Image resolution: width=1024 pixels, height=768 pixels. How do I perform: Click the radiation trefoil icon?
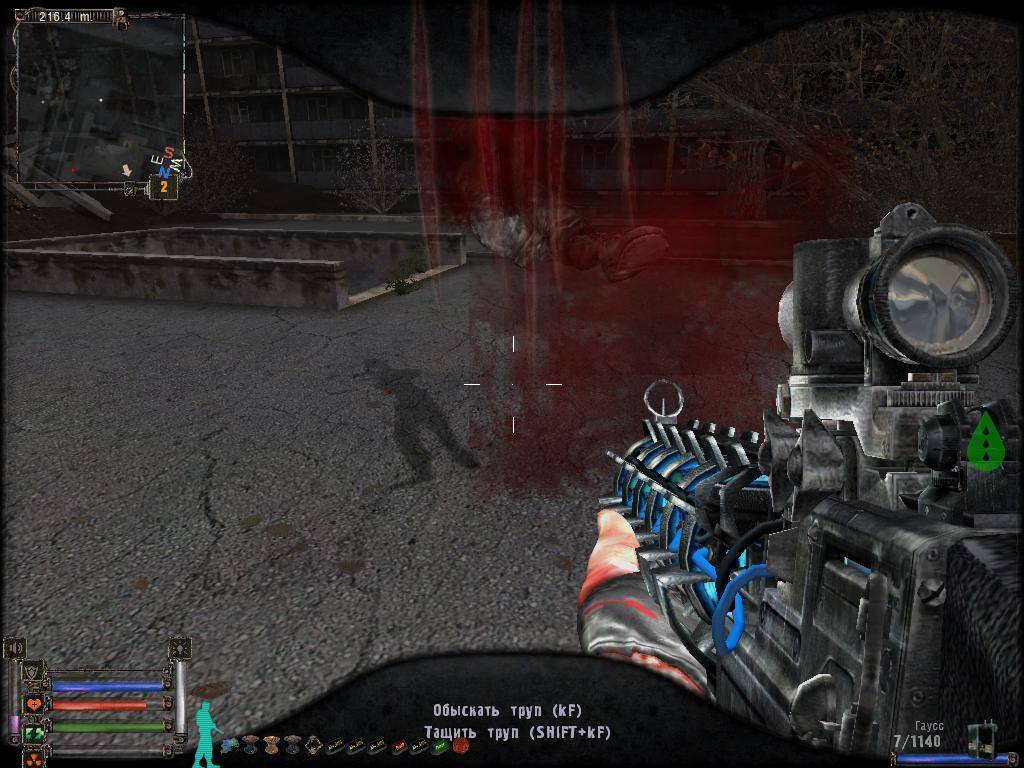34,756
